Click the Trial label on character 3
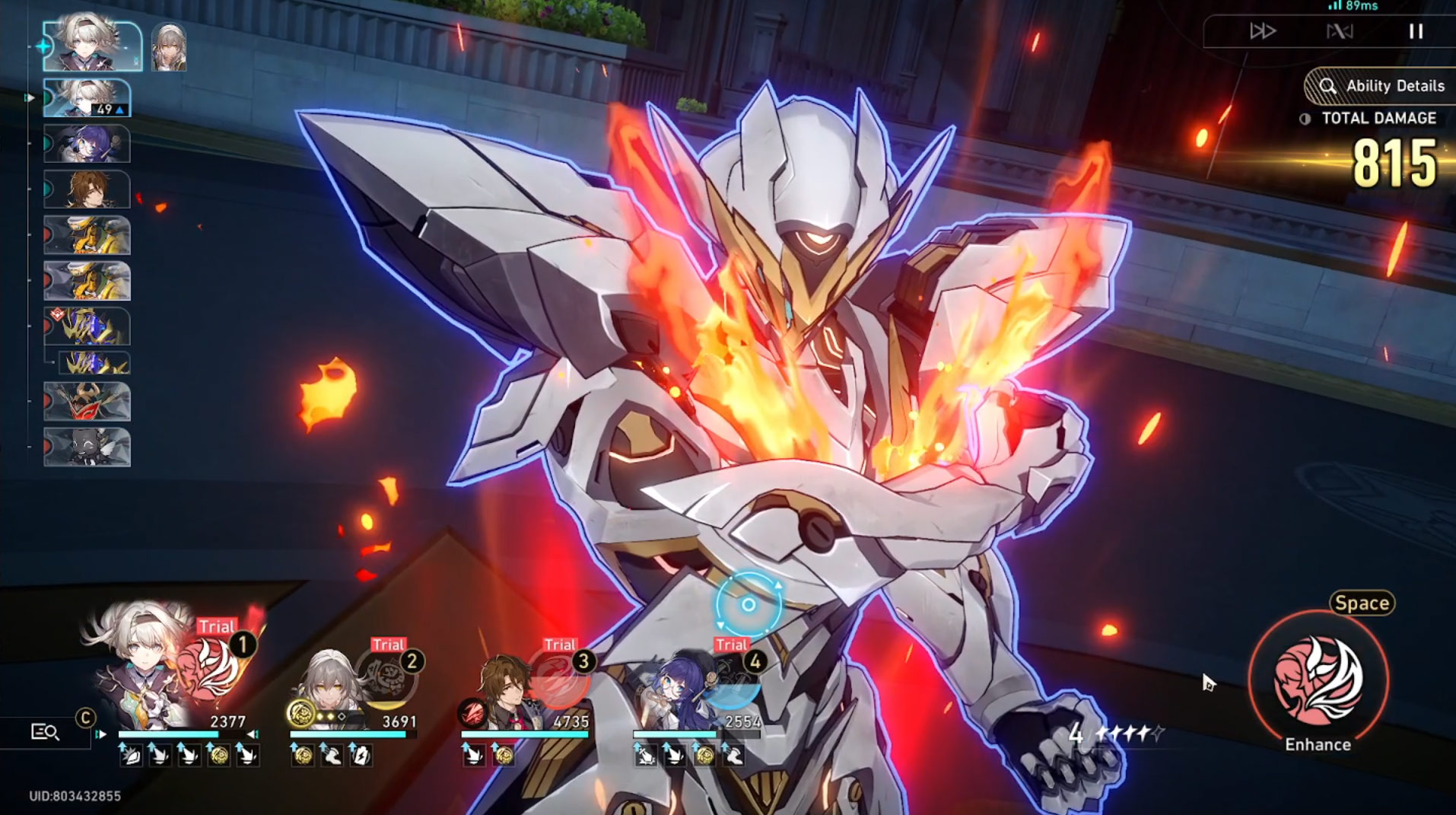Viewport: 1456px width, 815px height. 560,645
